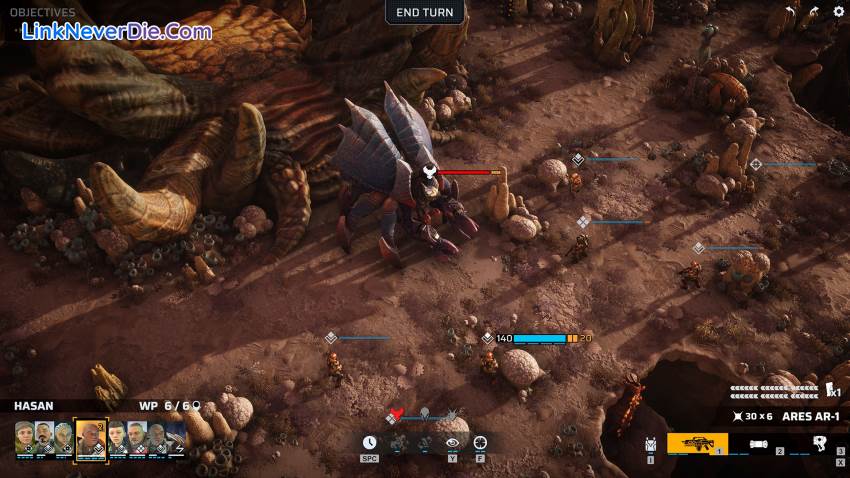
Task: Choose the last squad portrait with lightning icon
Action: point(176,437)
